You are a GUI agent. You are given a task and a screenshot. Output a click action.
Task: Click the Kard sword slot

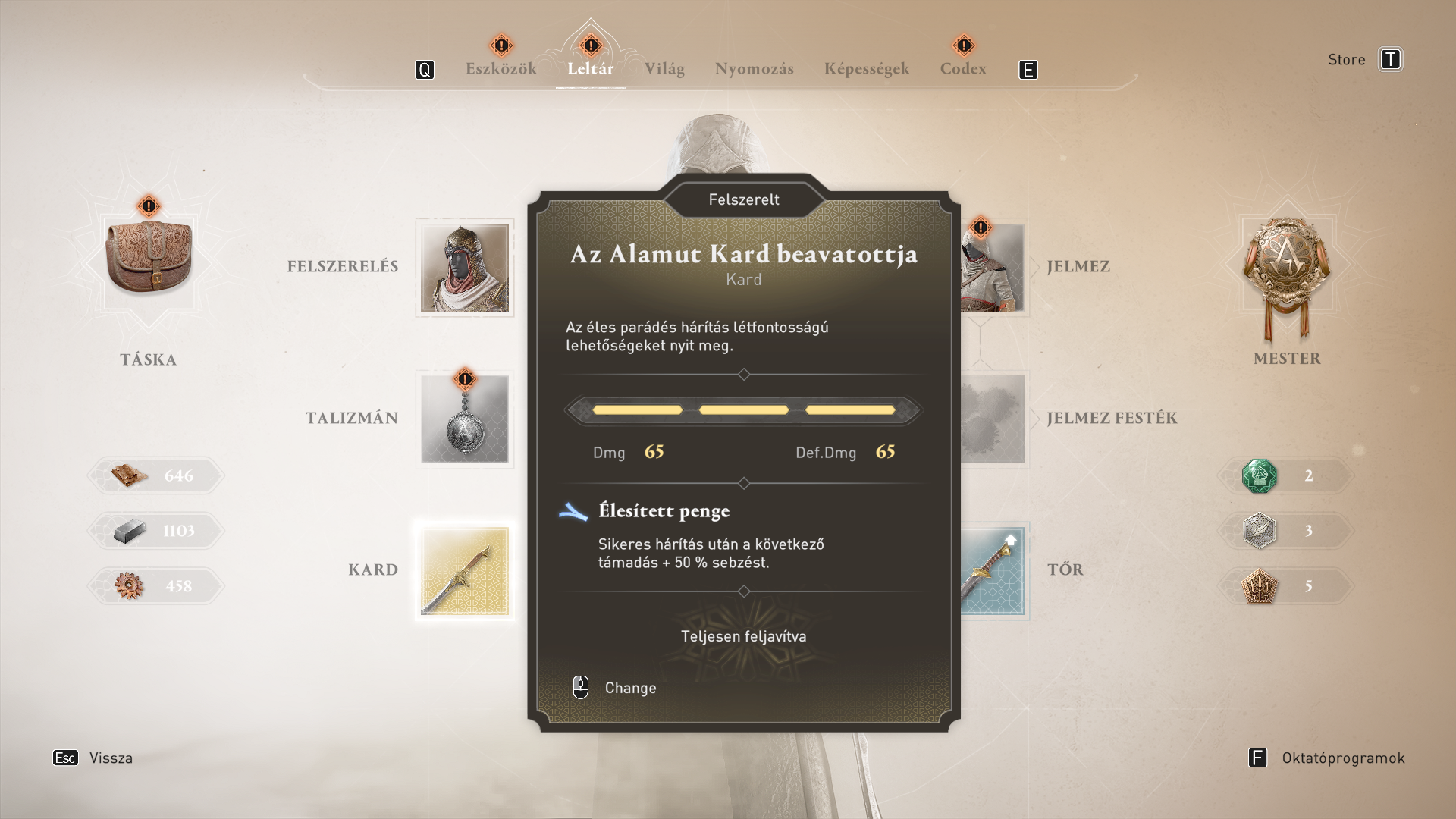click(x=464, y=571)
